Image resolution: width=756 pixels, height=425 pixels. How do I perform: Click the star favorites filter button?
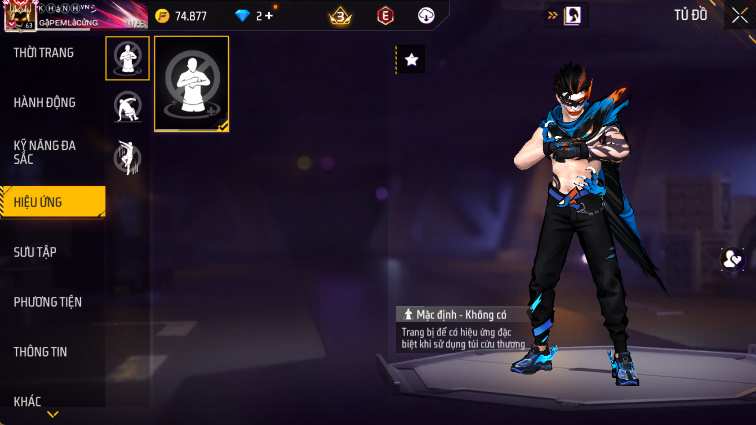coord(411,60)
